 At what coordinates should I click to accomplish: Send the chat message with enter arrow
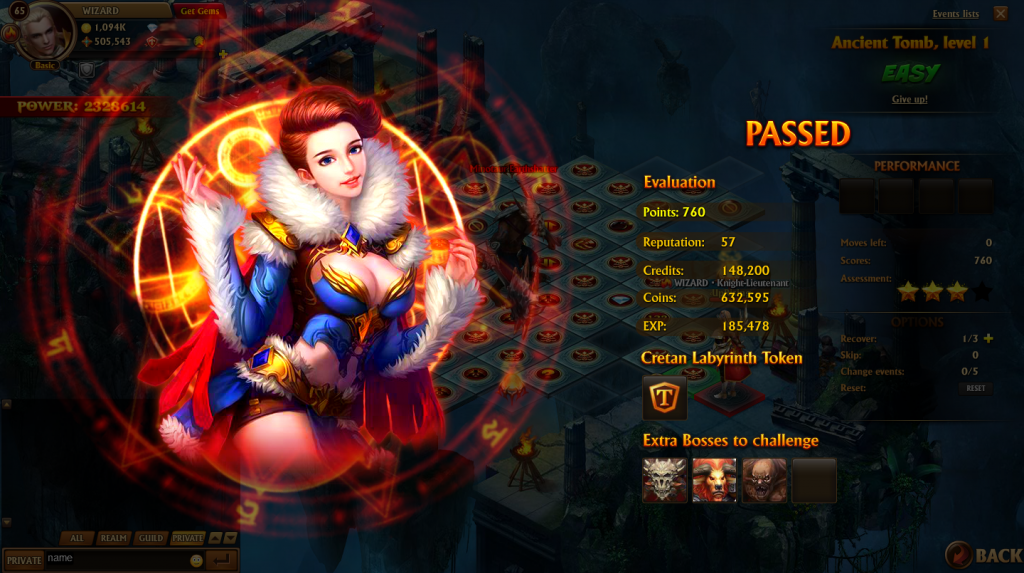click(222, 559)
